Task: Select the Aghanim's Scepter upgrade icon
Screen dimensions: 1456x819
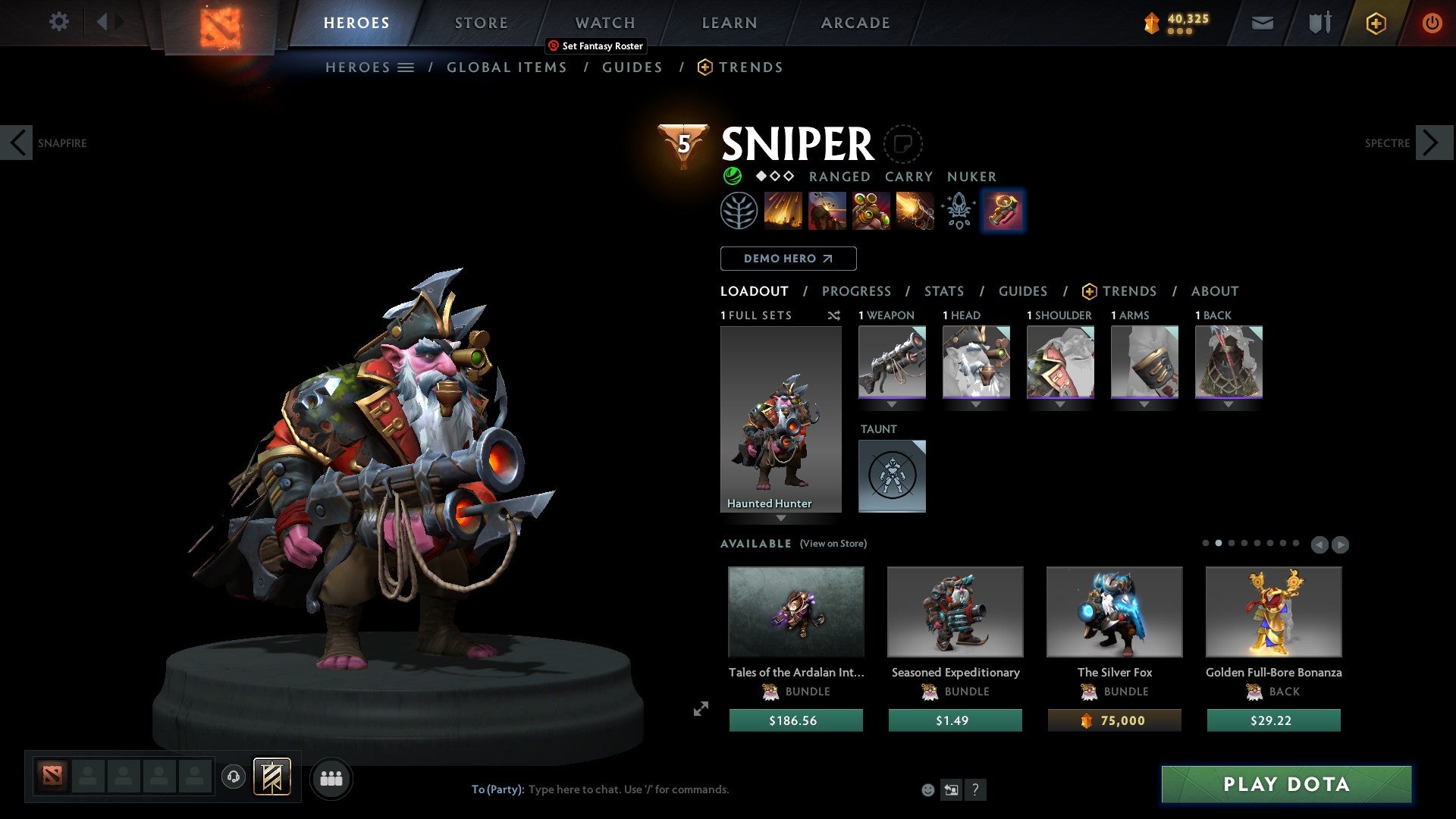Action: 959,210
